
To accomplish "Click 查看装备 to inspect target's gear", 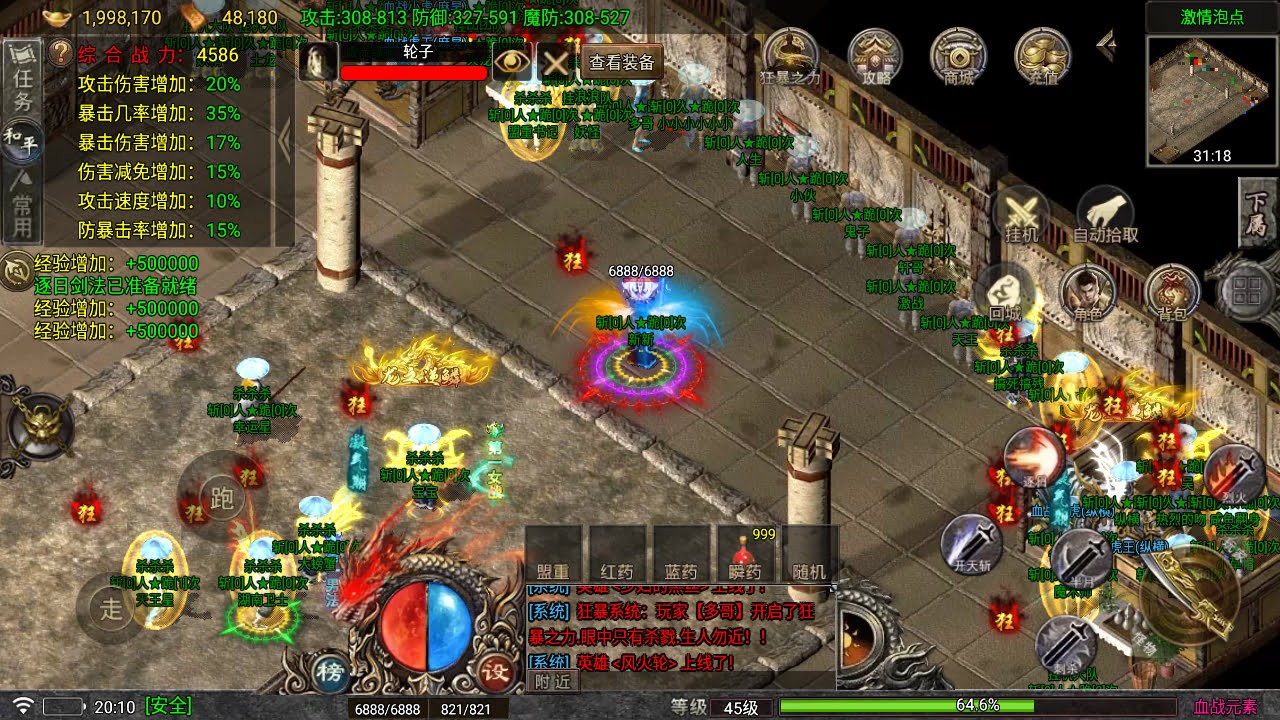I will [622, 62].
